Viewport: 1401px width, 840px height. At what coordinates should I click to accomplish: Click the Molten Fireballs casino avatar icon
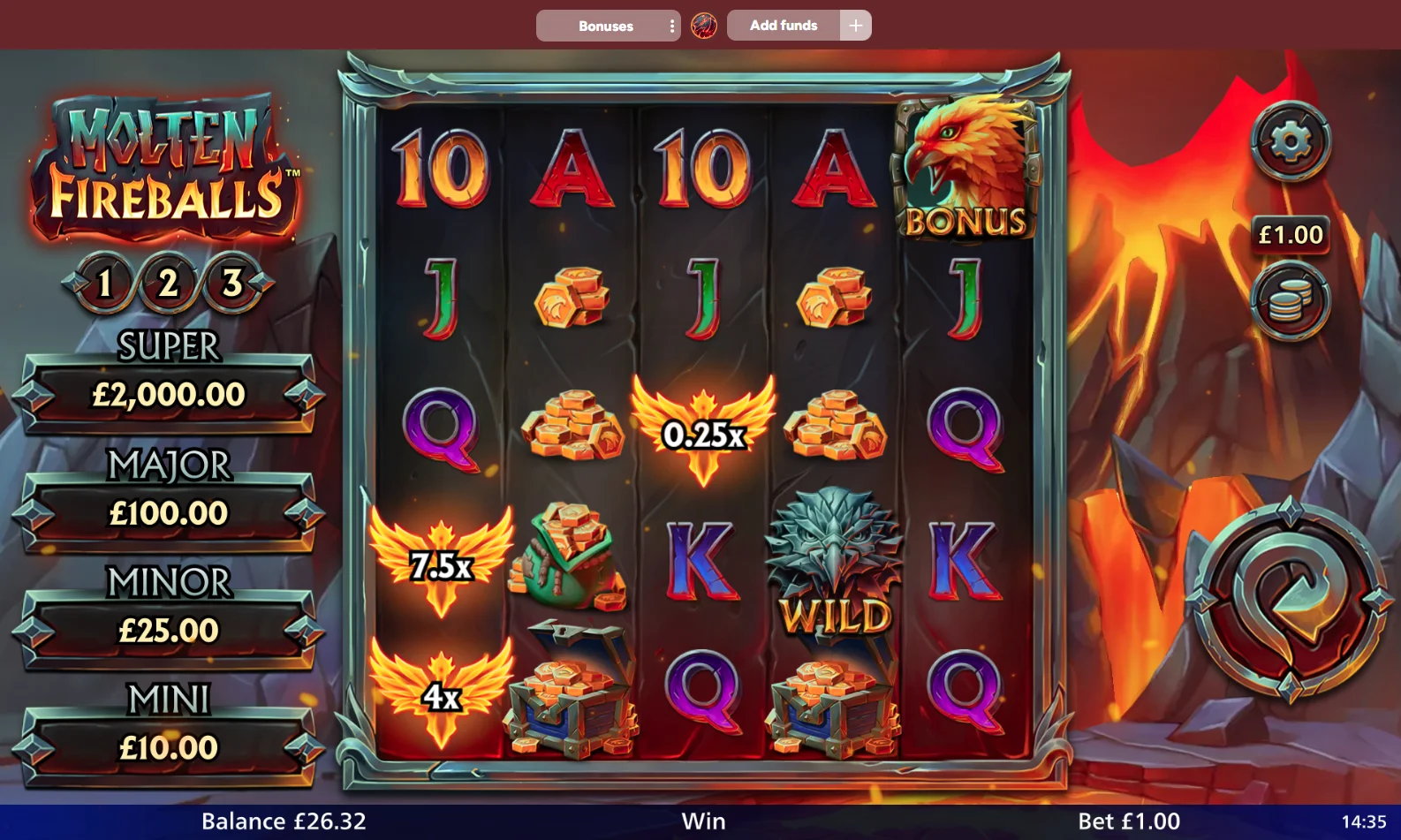tap(704, 25)
